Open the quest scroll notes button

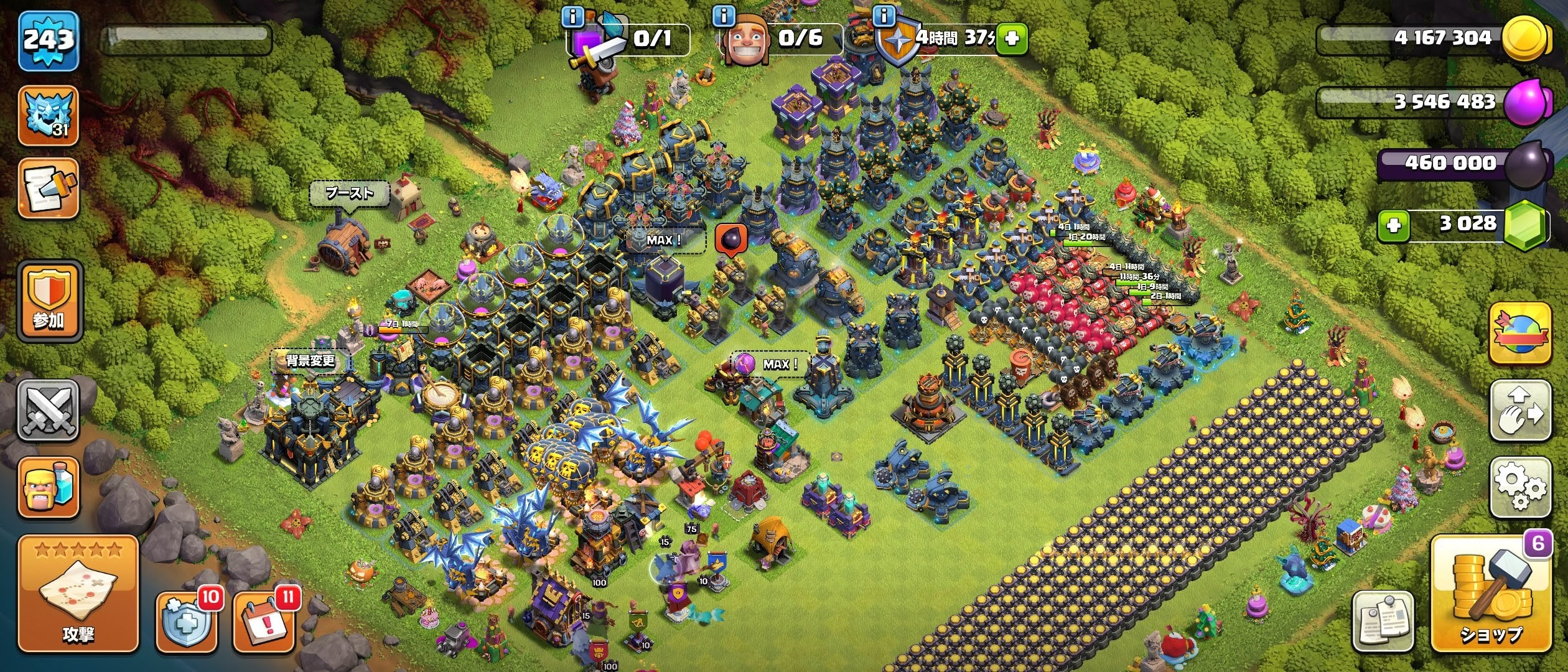click(49, 189)
